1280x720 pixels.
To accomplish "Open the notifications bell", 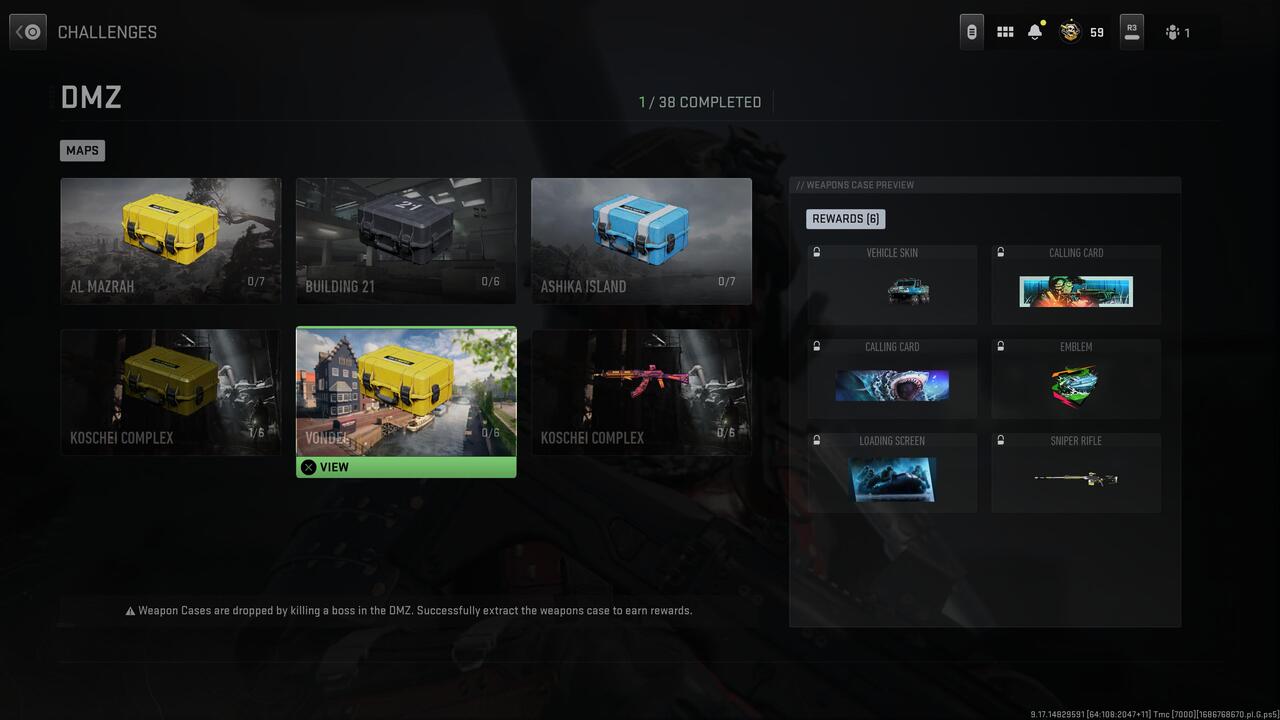I will tap(1034, 31).
